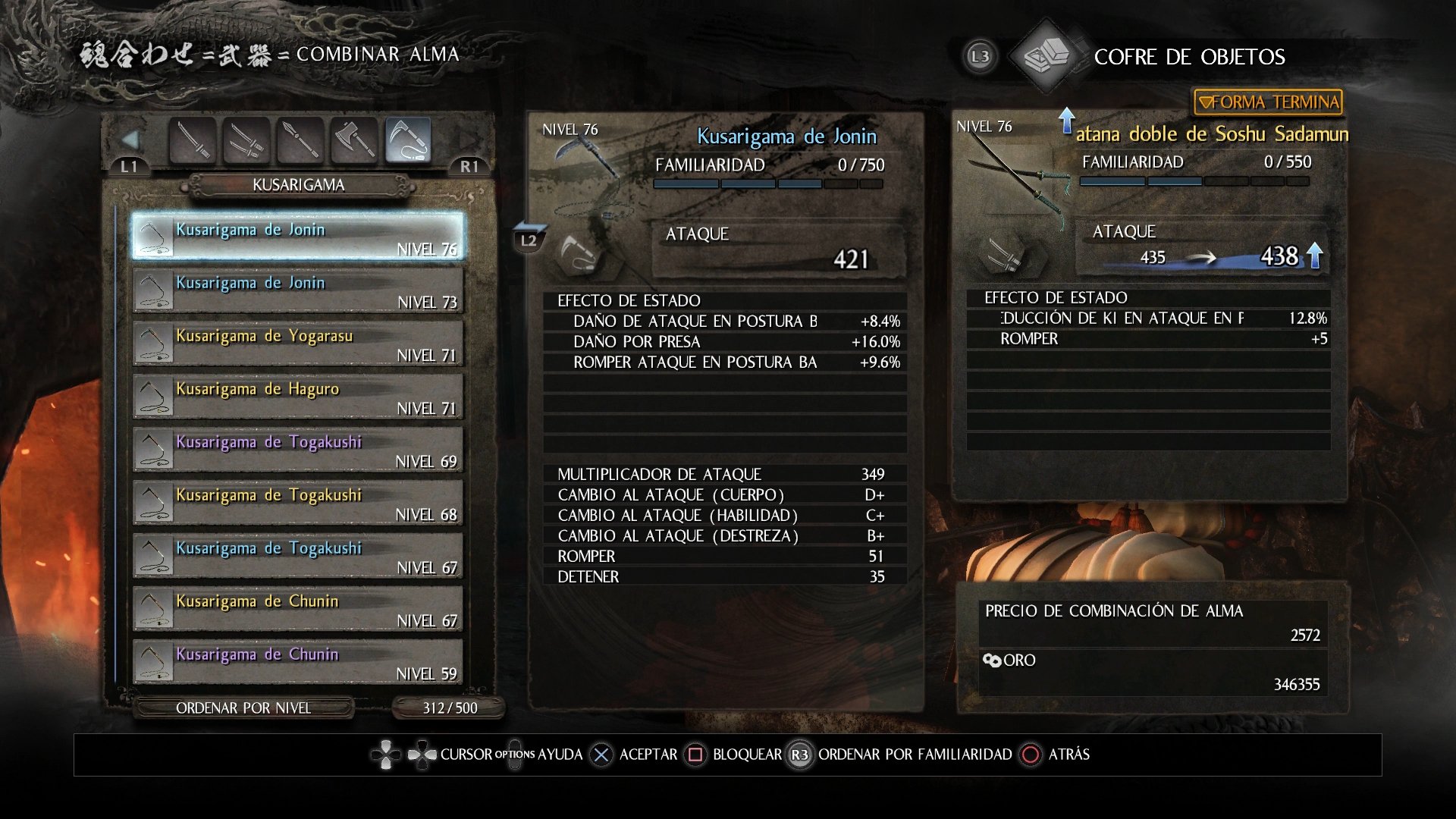Select the kusarigama weapon tab
Image resolution: width=1456 pixels, height=819 pixels.
(x=409, y=140)
